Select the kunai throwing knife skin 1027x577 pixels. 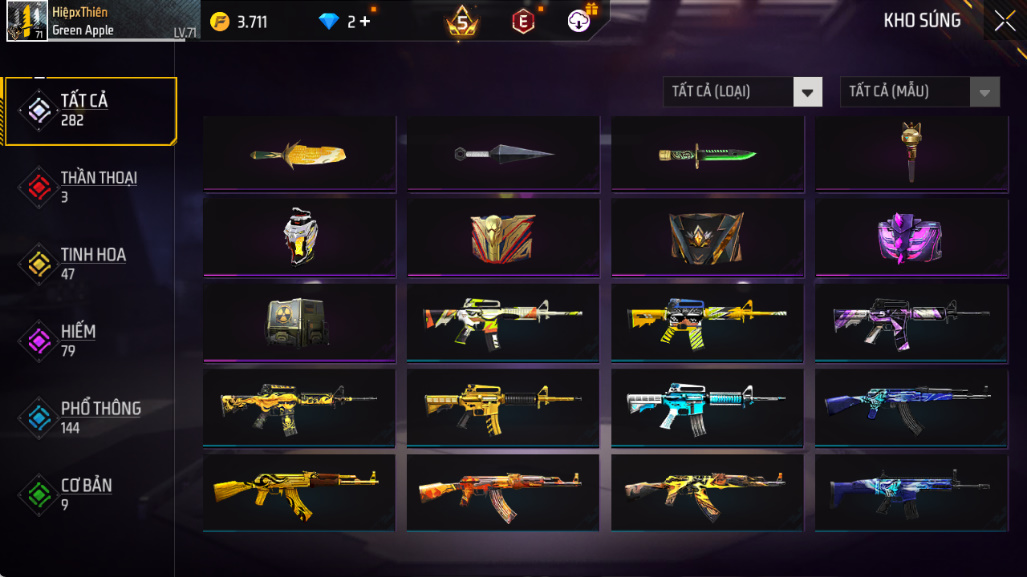tap(503, 153)
